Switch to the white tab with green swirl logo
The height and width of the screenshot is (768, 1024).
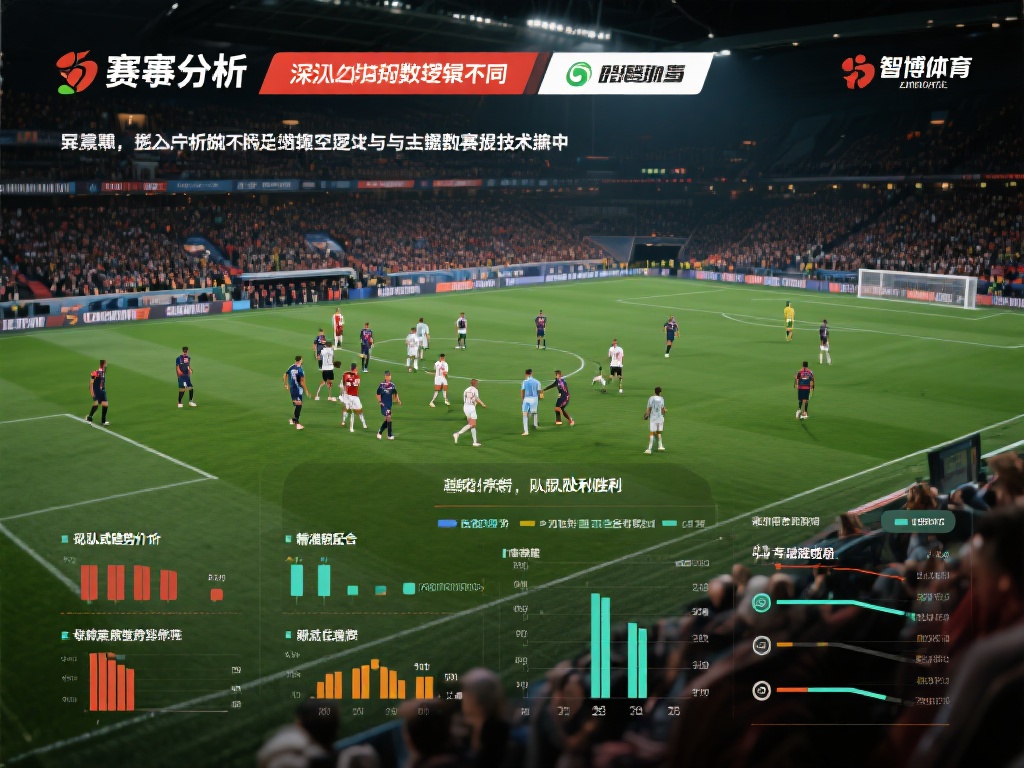click(x=626, y=73)
